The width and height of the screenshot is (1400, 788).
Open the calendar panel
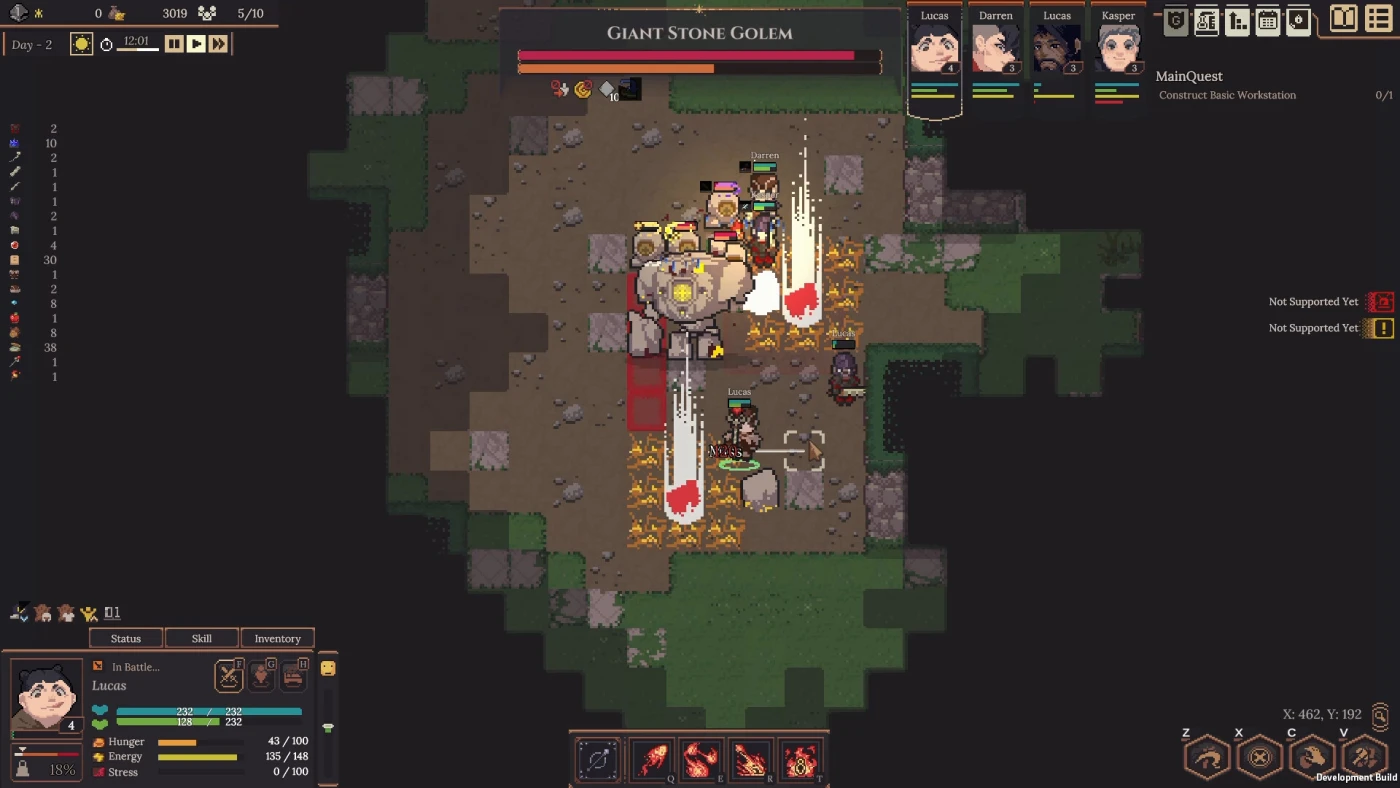[1268, 21]
